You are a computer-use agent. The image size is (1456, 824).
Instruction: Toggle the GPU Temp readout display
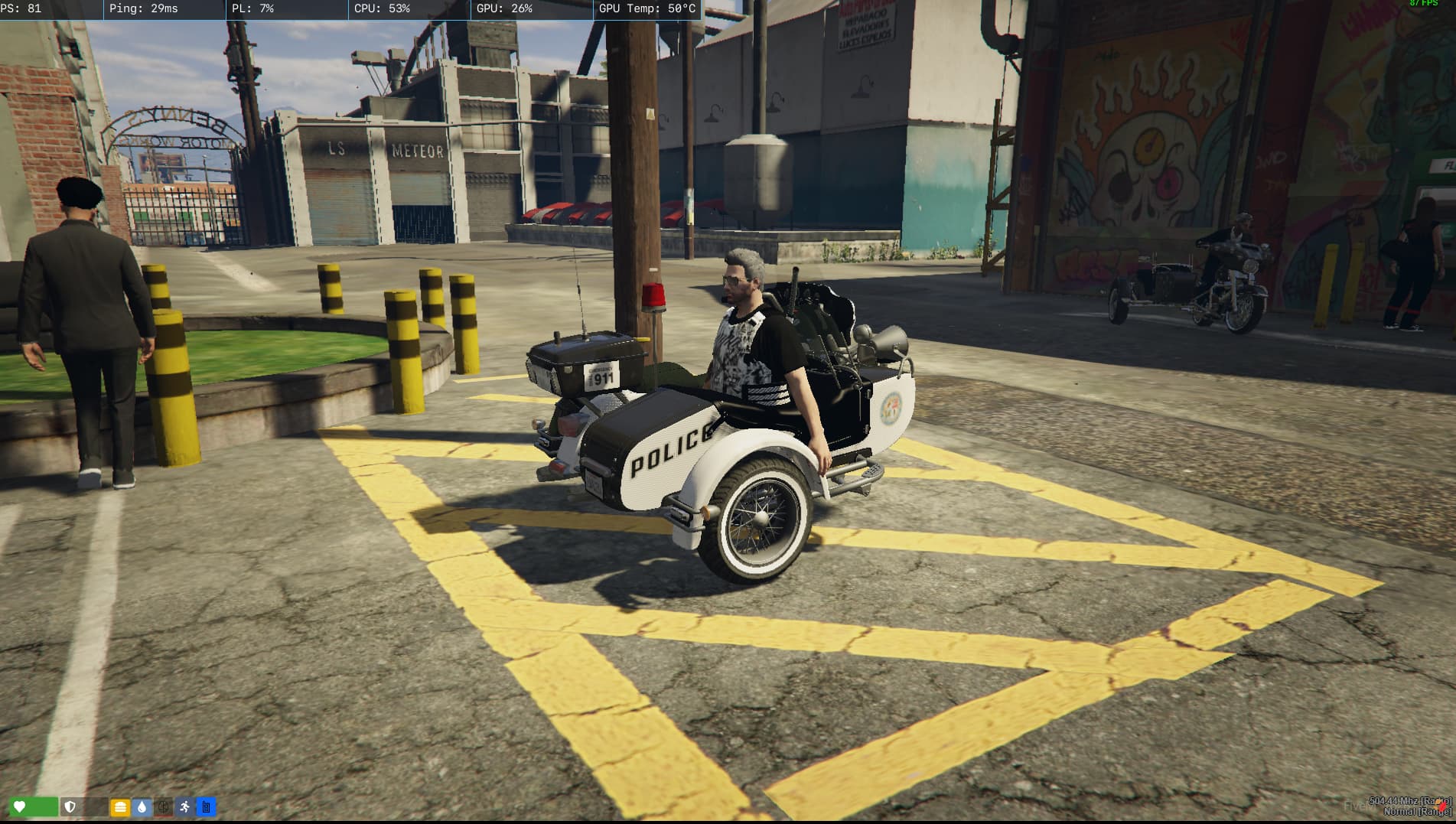click(x=647, y=9)
